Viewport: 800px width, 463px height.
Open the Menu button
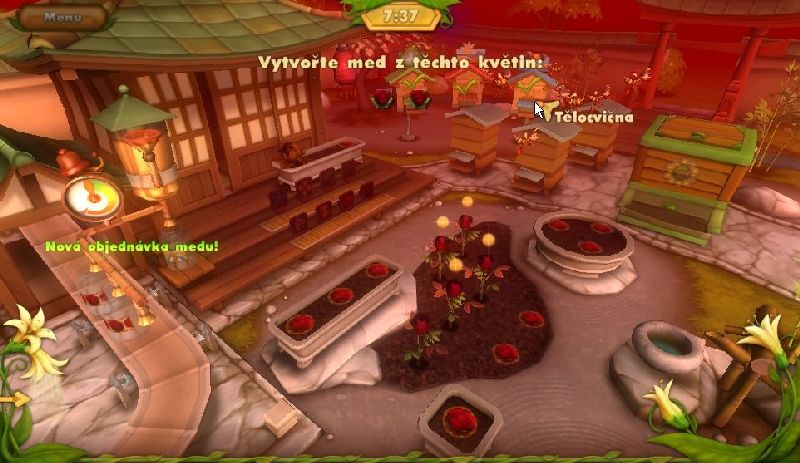(x=62, y=17)
